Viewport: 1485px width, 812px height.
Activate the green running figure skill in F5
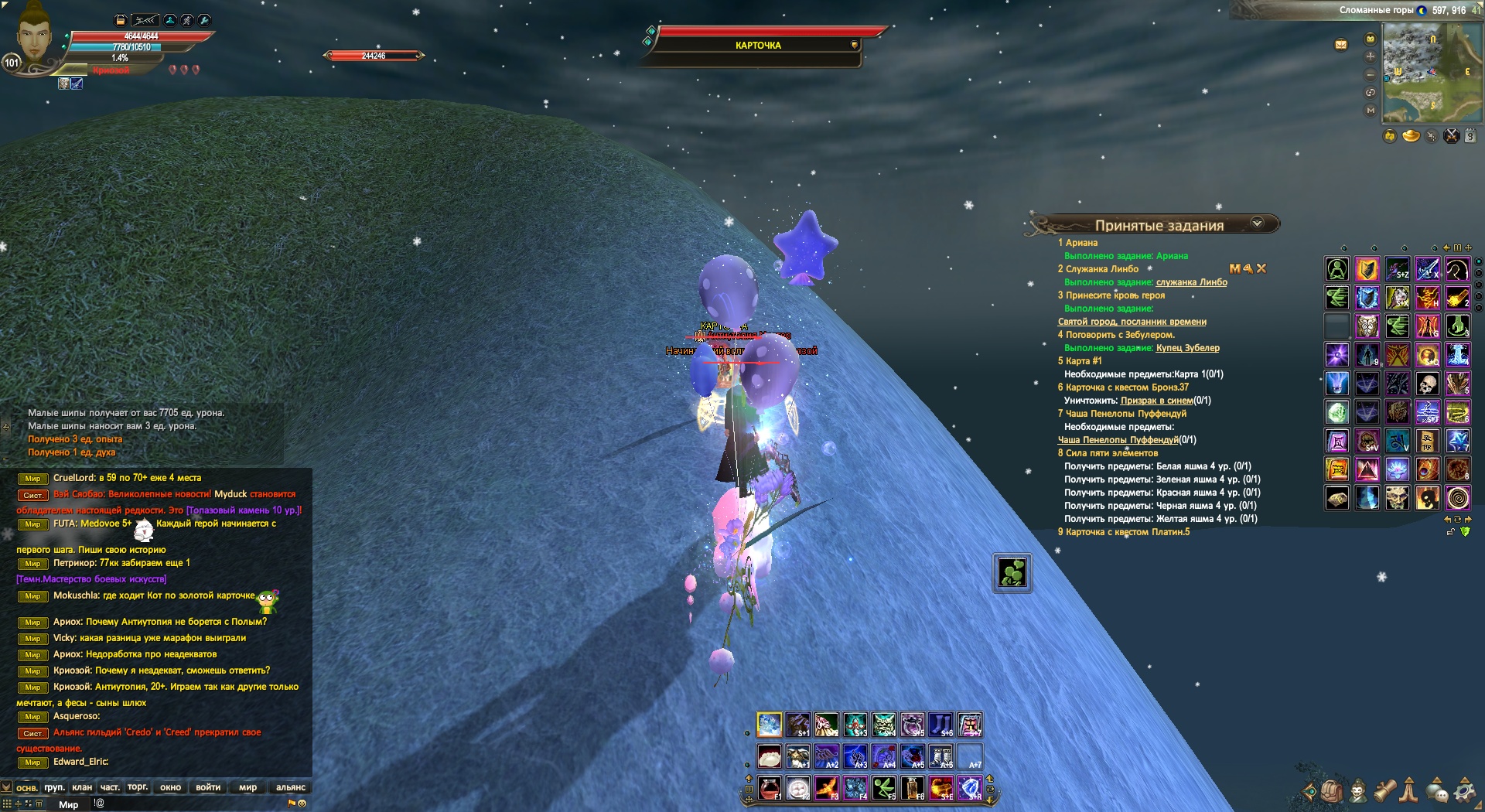pyautogui.click(x=884, y=788)
